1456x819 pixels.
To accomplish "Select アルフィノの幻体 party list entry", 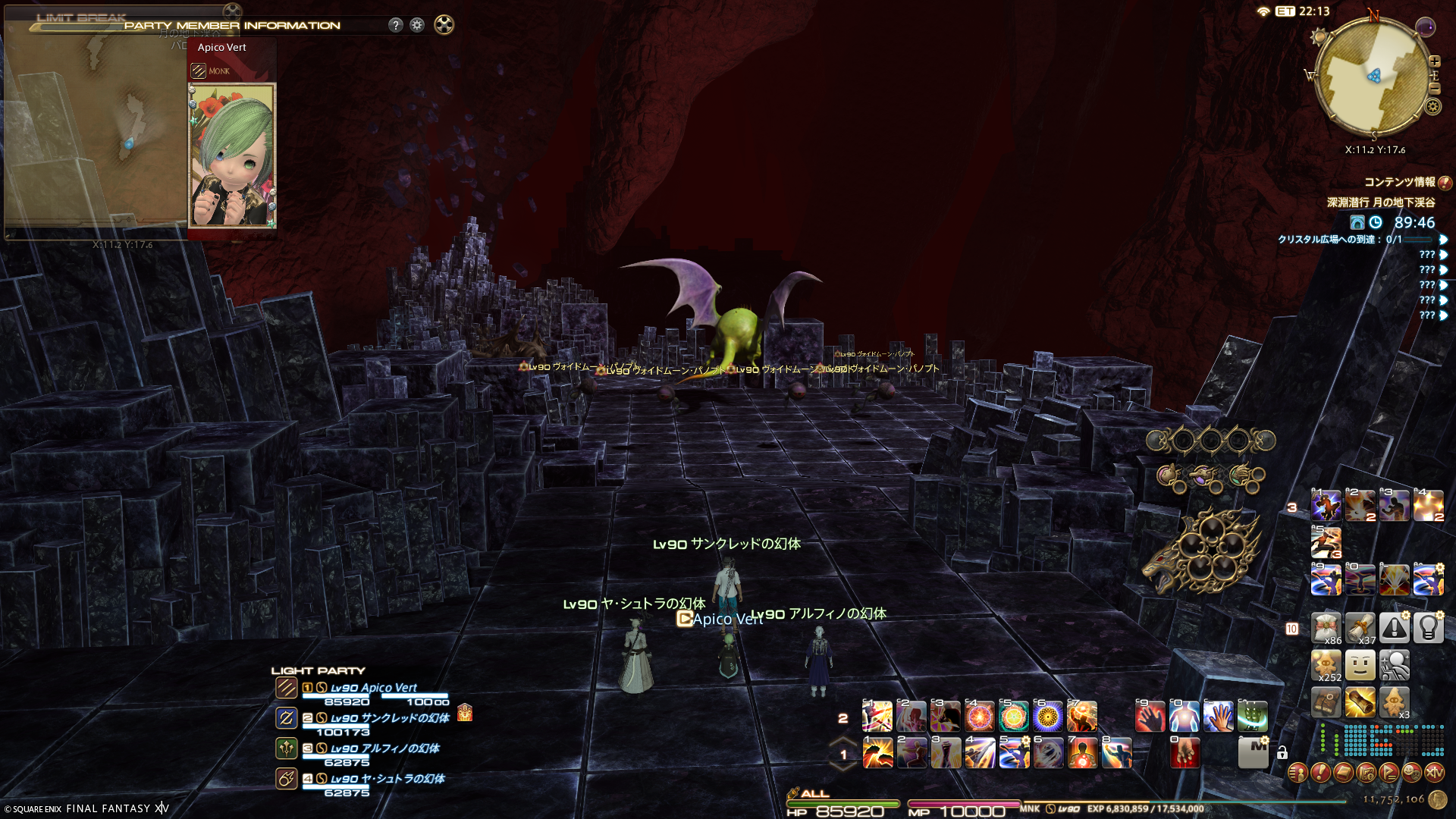I will coord(384,748).
